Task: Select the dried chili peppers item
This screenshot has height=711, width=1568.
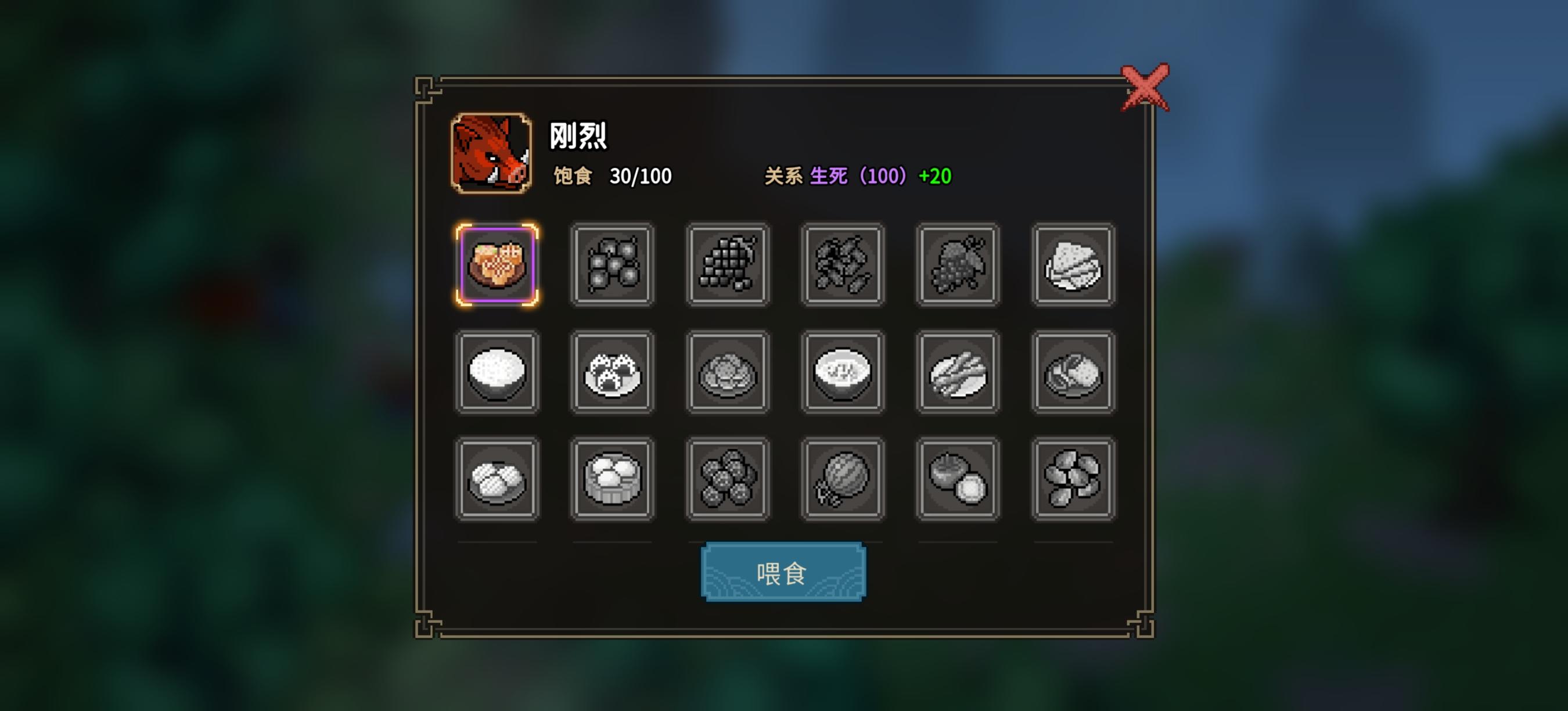Action: point(843,266)
